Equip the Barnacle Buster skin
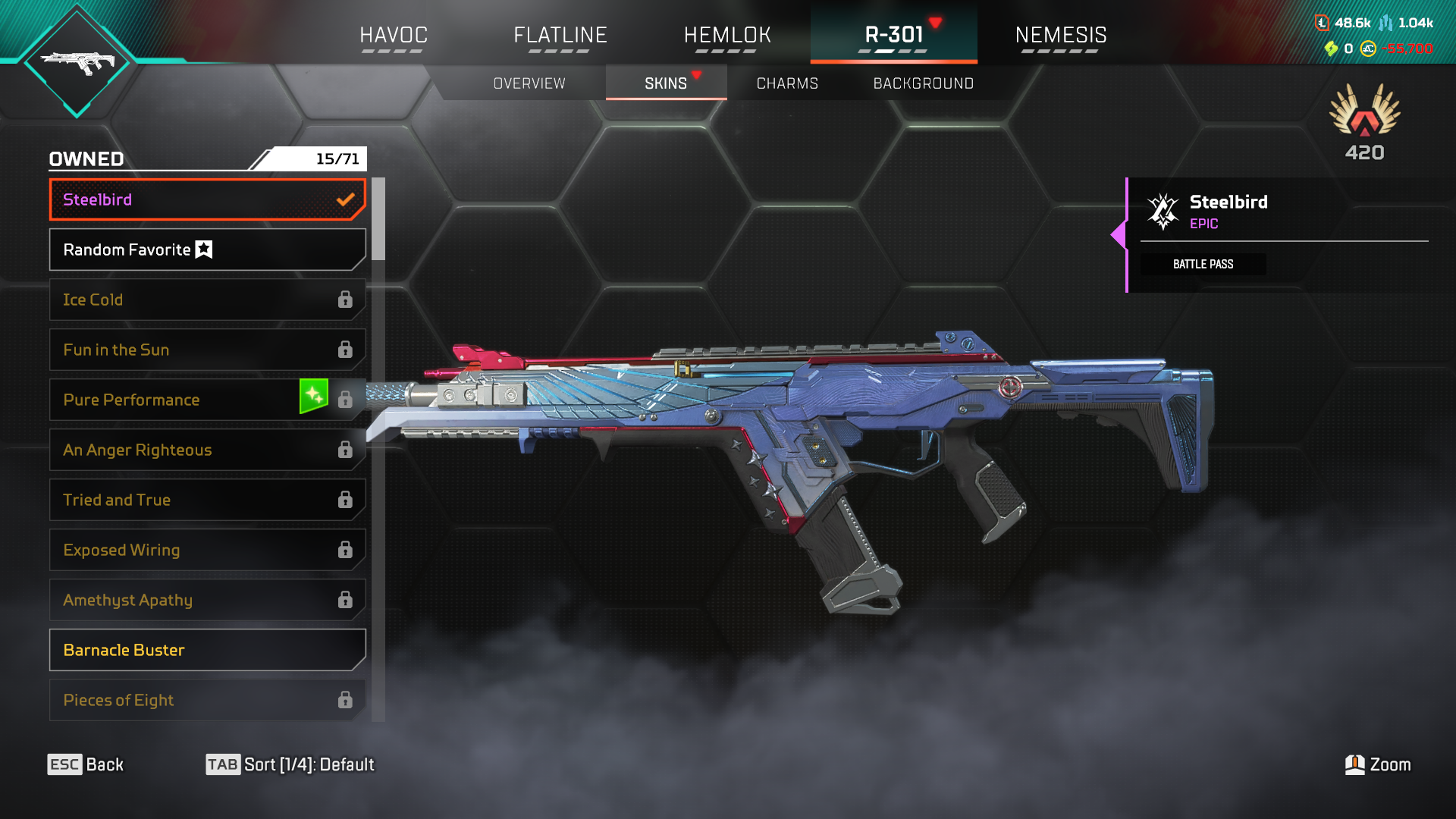Viewport: 1456px width, 819px height. click(207, 650)
